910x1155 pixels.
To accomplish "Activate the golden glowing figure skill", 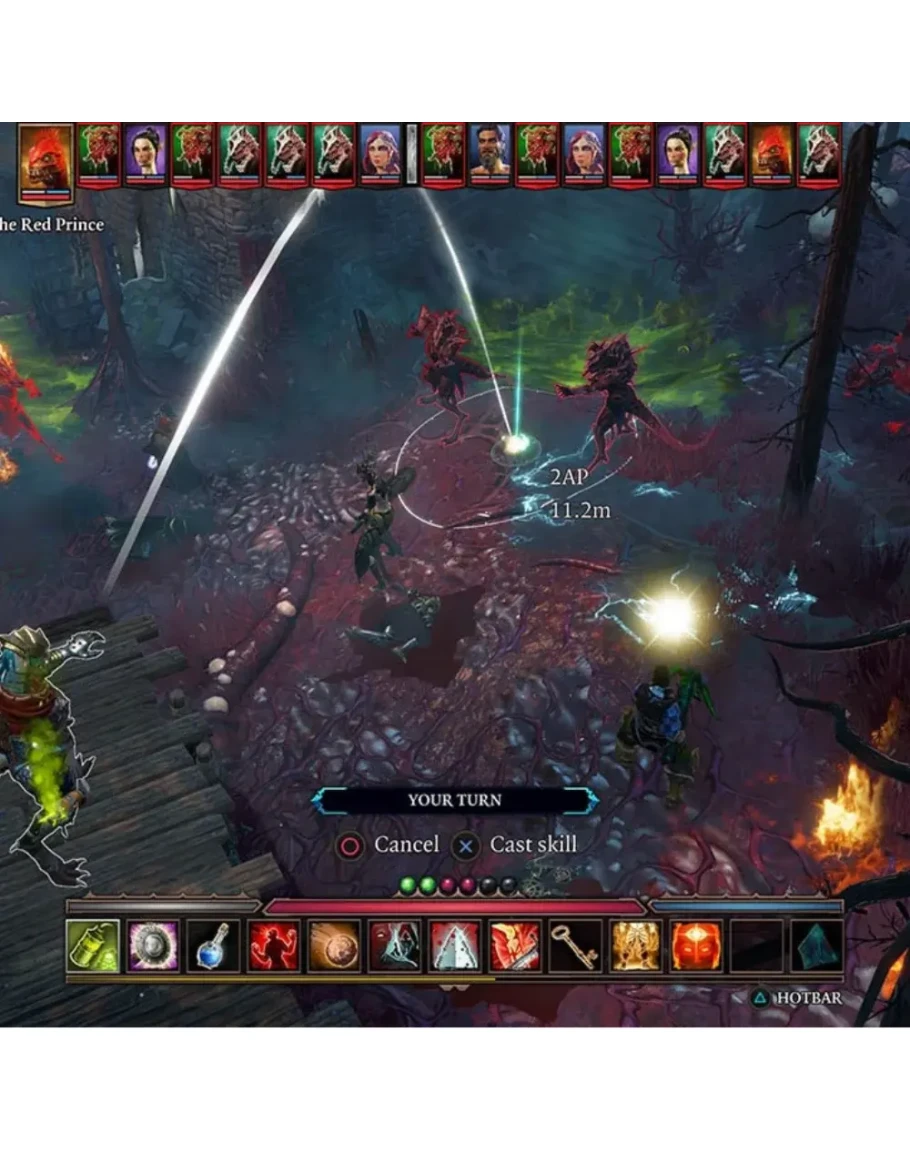I will pos(636,946).
